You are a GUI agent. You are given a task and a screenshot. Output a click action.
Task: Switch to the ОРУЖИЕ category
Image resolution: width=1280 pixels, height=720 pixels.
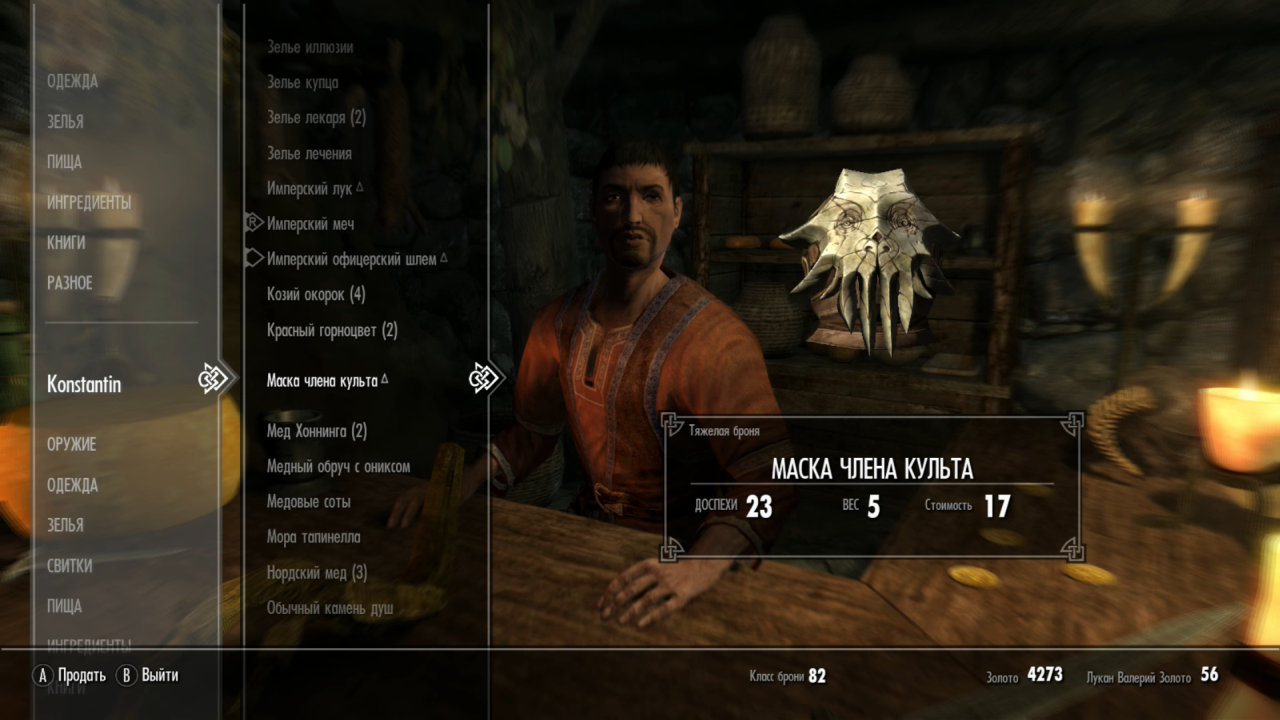pyautogui.click(x=72, y=444)
